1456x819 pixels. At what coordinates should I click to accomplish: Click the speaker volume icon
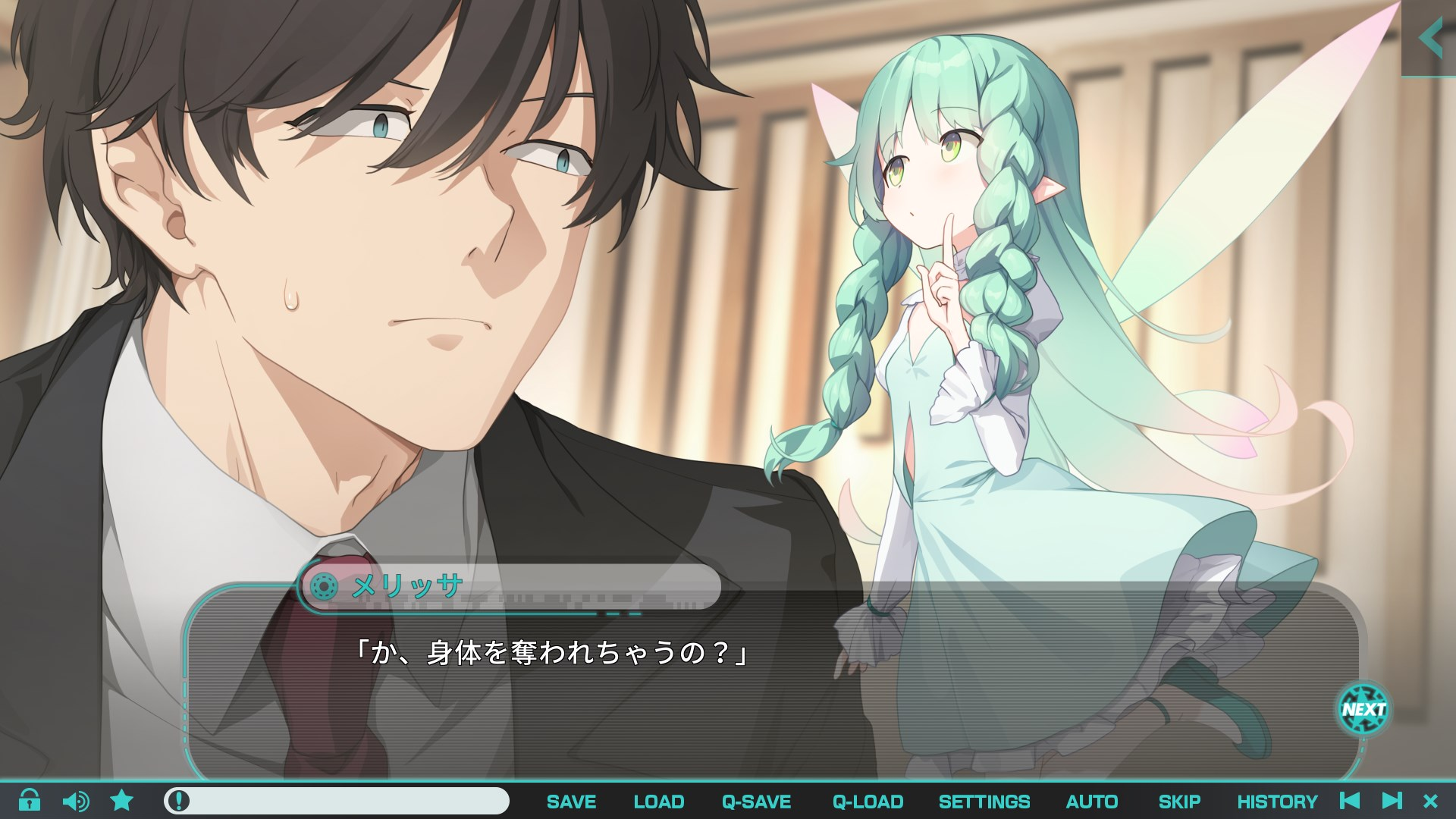[75, 801]
